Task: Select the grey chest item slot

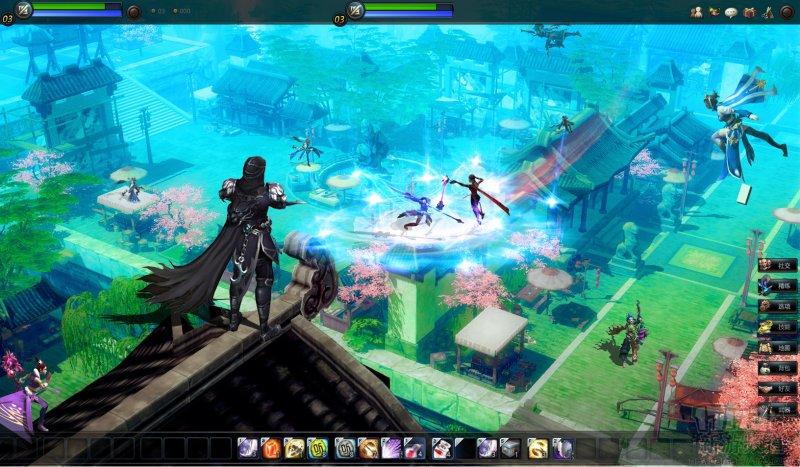Action: coord(511,448)
